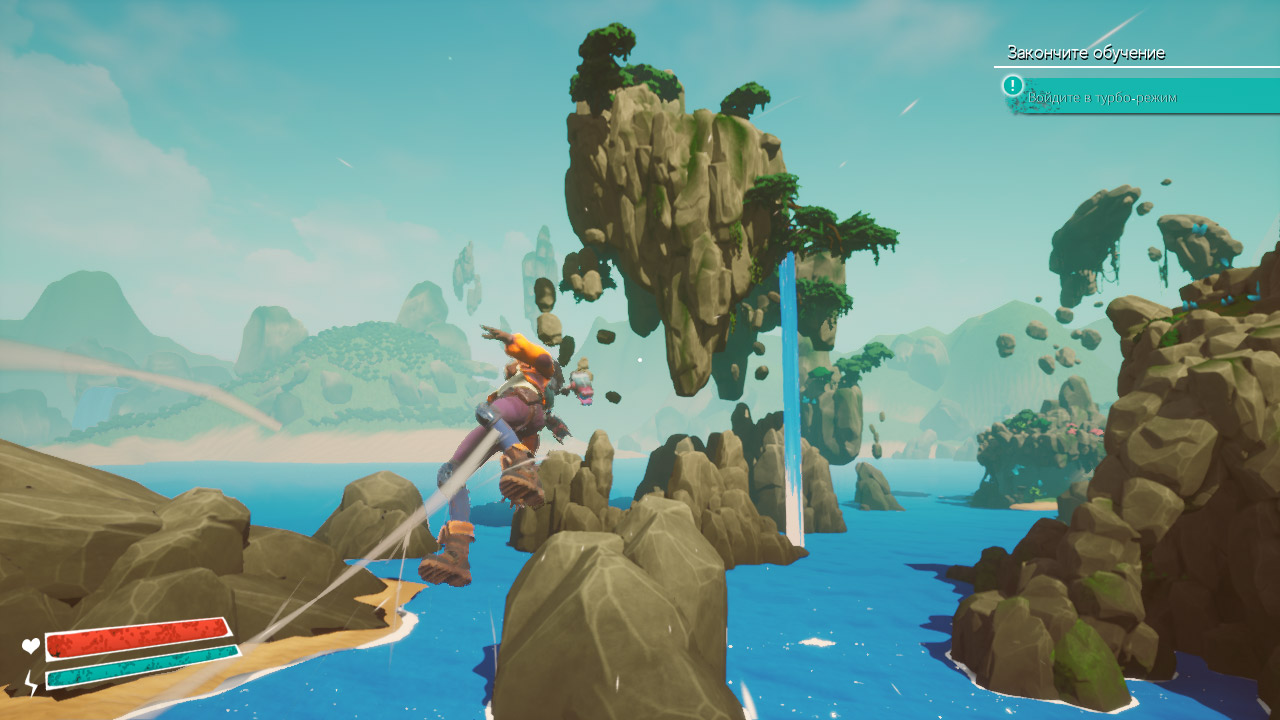Click the exclamation mark objective icon

click(x=1013, y=86)
